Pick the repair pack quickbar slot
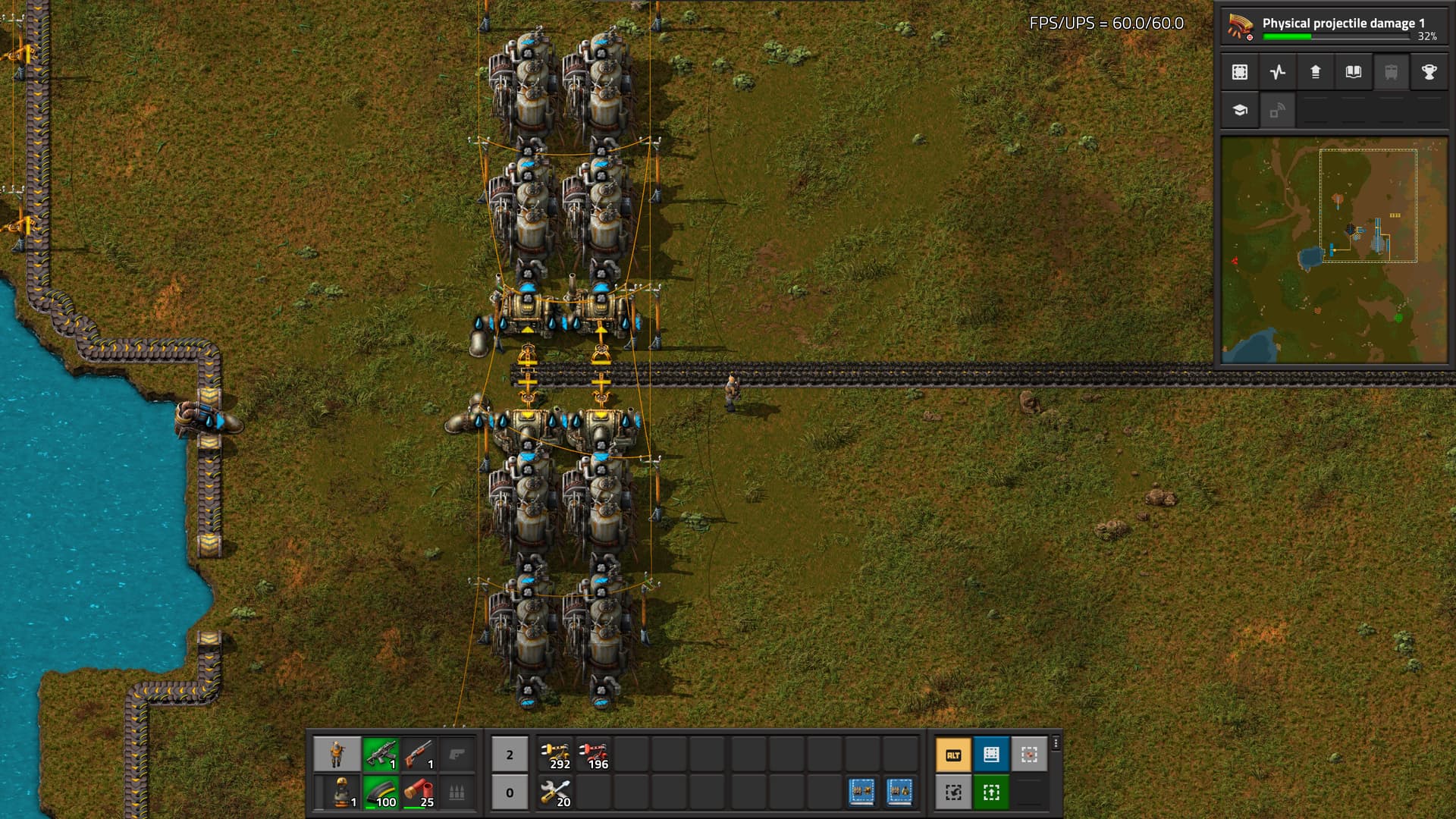1456x819 pixels. coord(556,793)
